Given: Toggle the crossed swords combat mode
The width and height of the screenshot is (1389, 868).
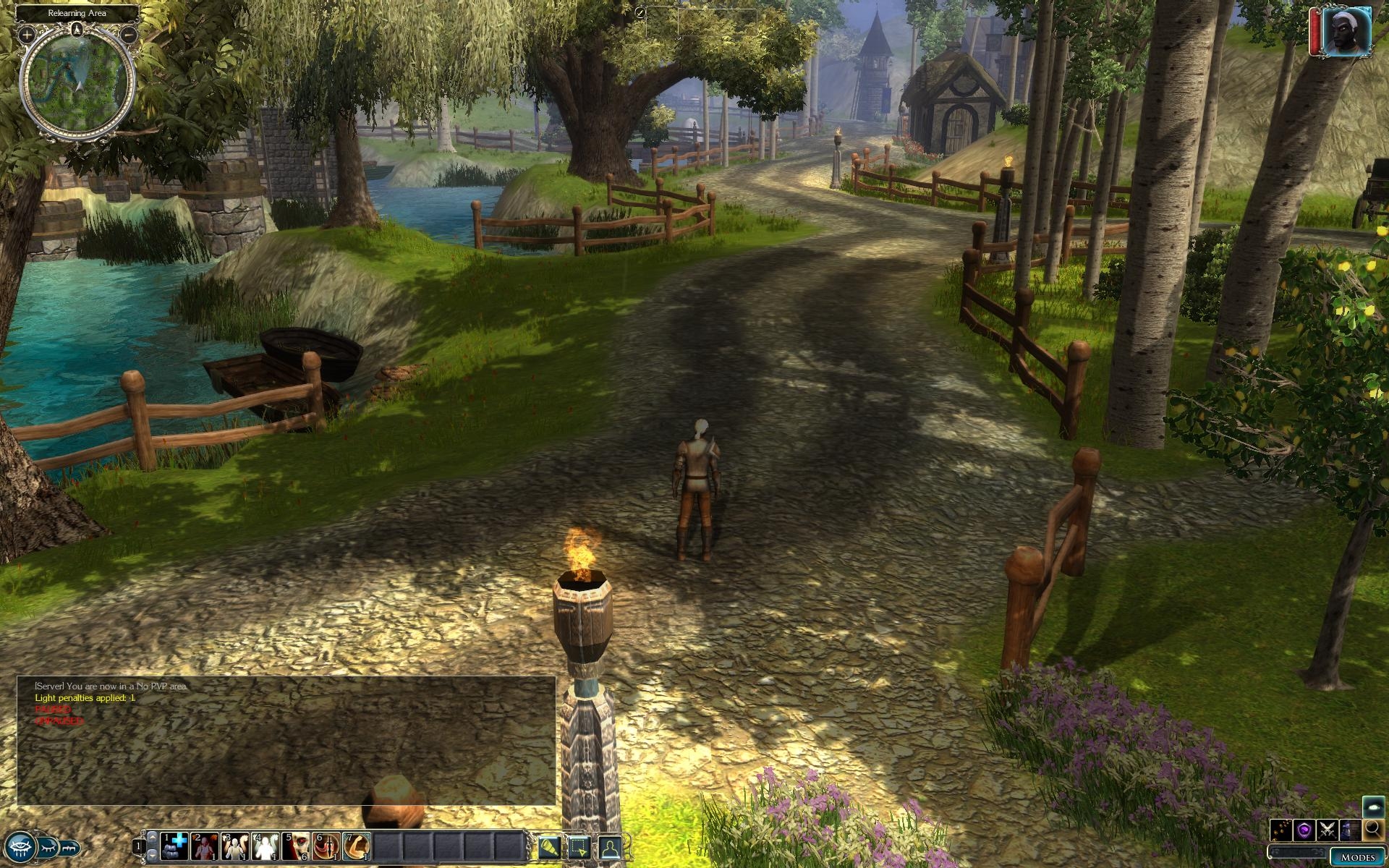Looking at the screenshot, I should click(1327, 830).
